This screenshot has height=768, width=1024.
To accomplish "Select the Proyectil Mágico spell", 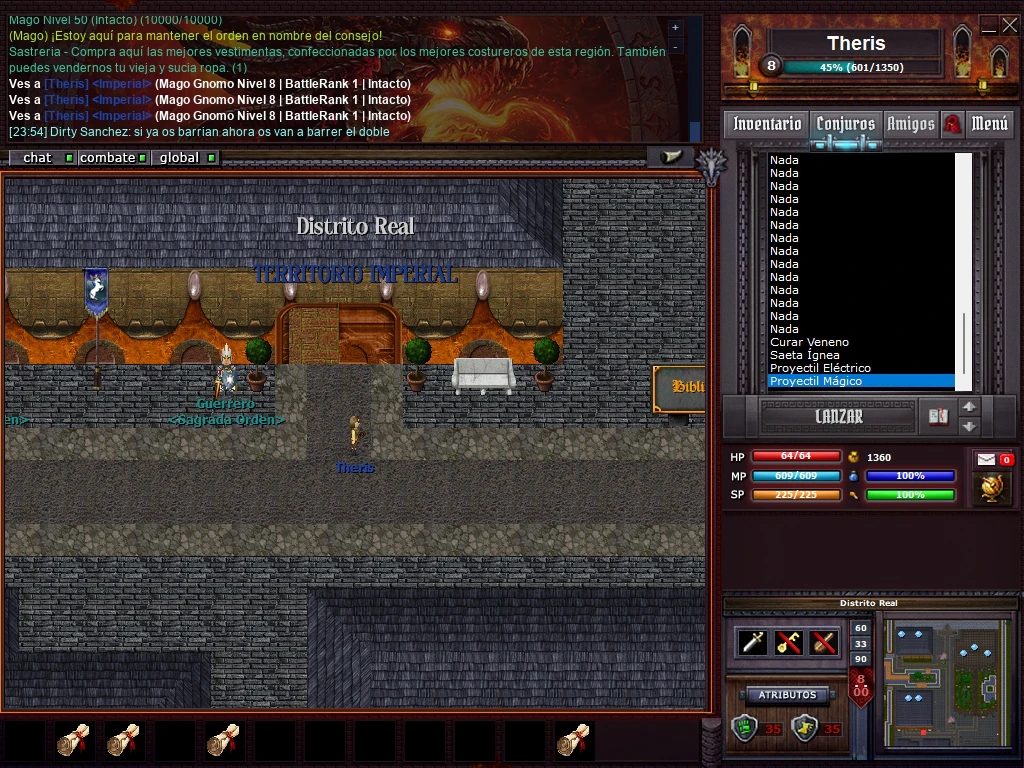I will click(x=816, y=381).
